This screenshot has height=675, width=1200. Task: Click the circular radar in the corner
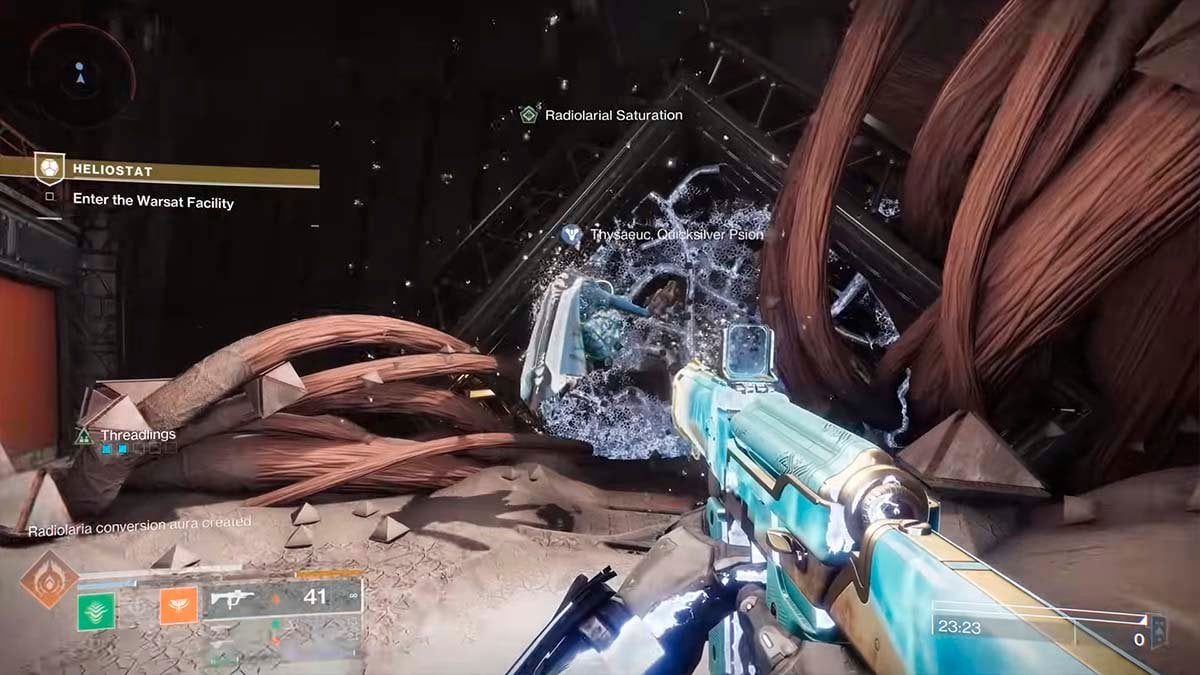(x=81, y=72)
